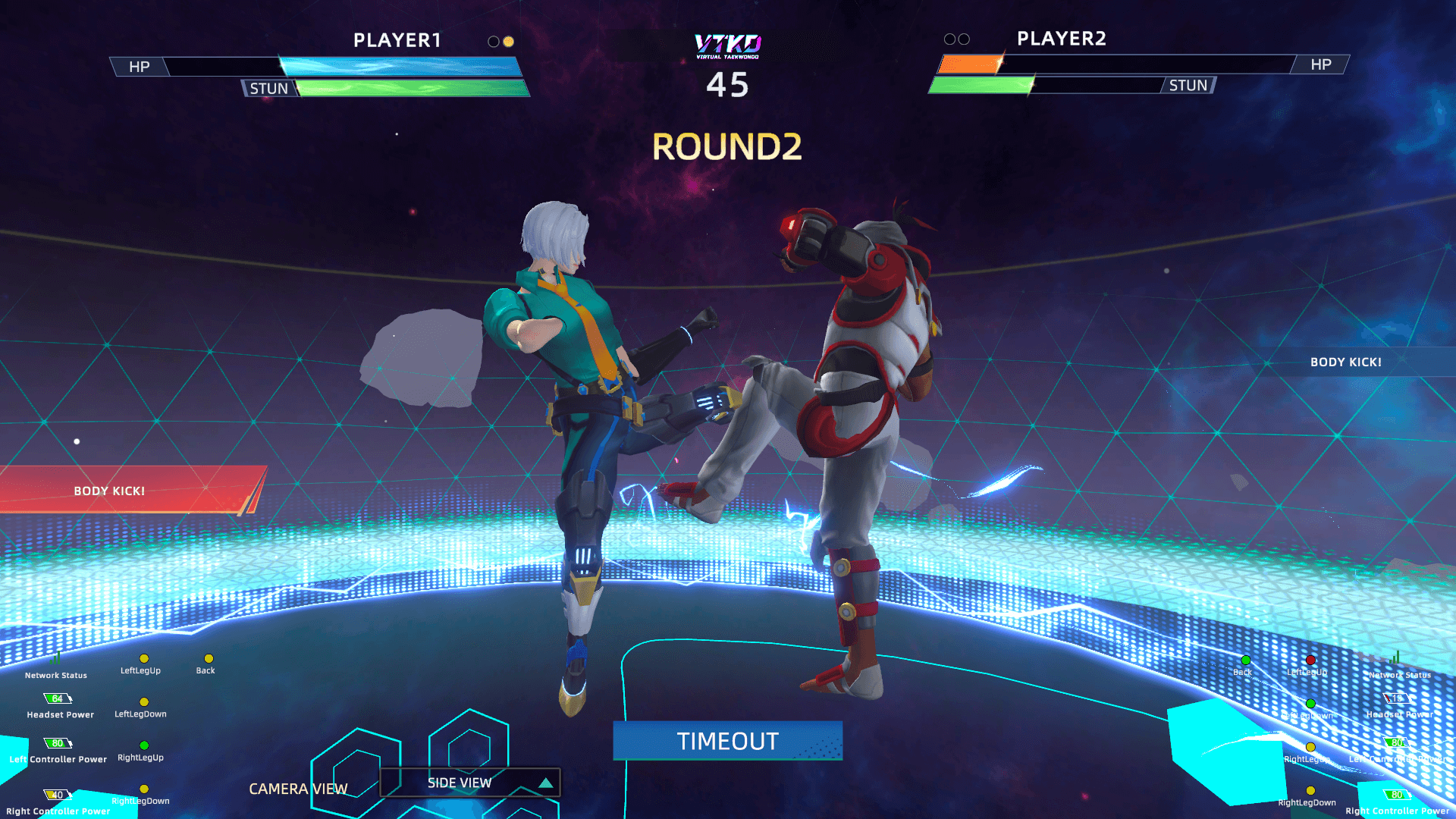Click the TIMEOUT button
The width and height of the screenshot is (1456, 819).
tap(727, 741)
